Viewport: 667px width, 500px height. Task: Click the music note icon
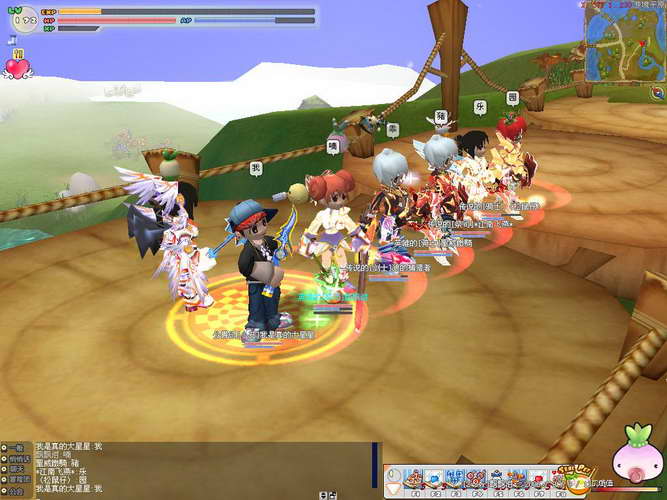(x=8, y=40)
